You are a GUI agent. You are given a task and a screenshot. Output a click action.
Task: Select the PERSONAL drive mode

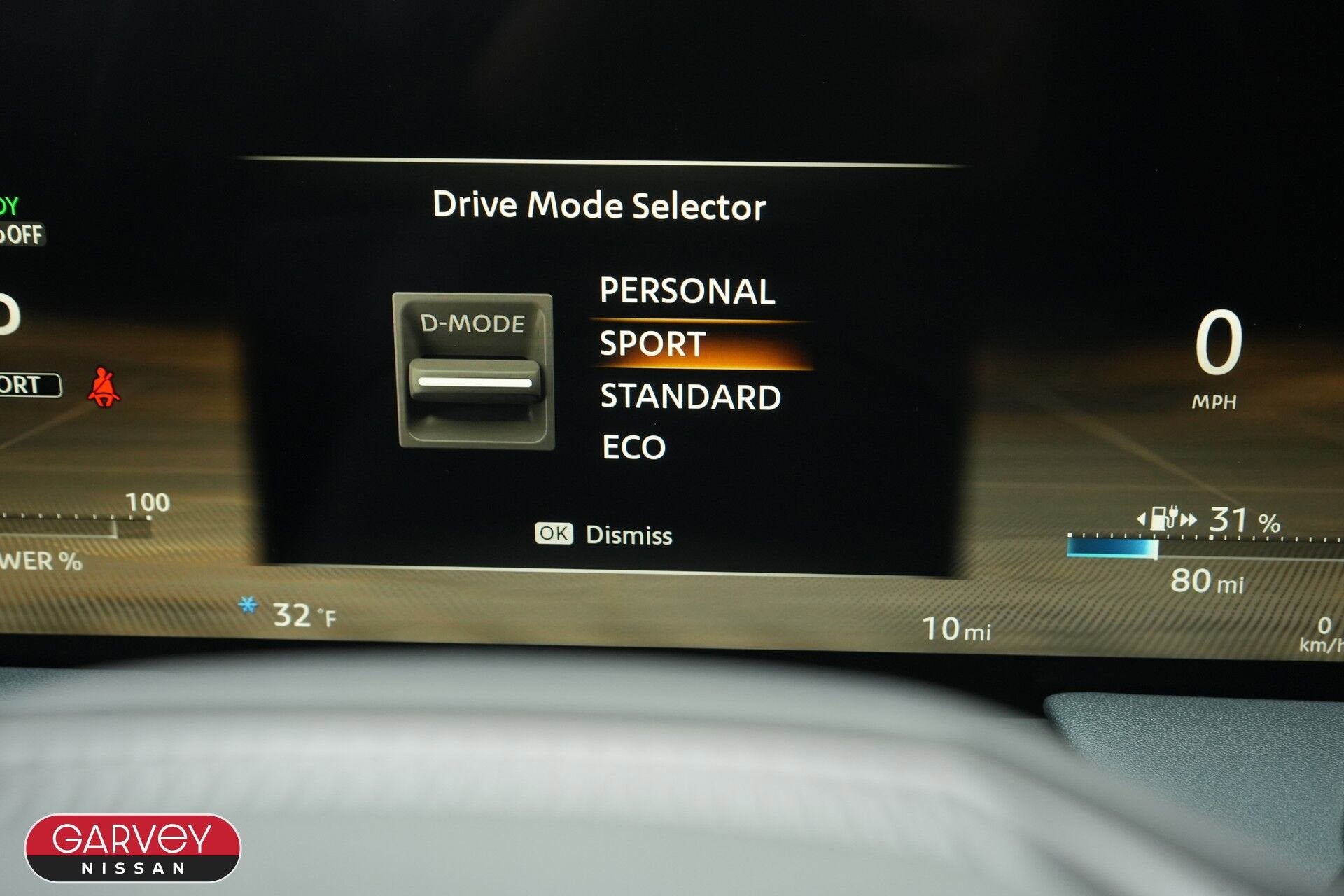[x=687, y=291]
